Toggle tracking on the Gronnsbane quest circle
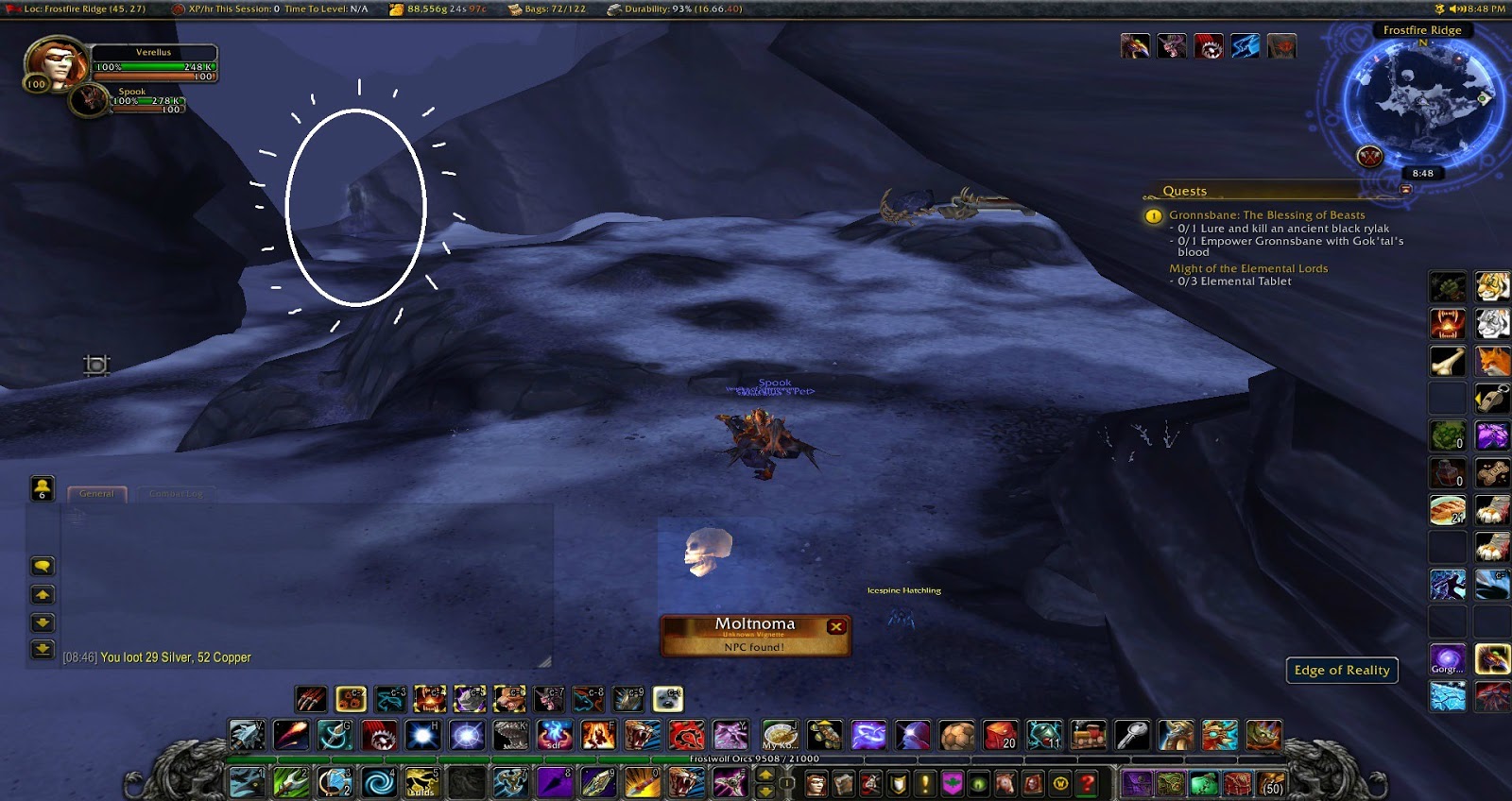Viewport: 1512px width, 801px height. [1152, 216]
